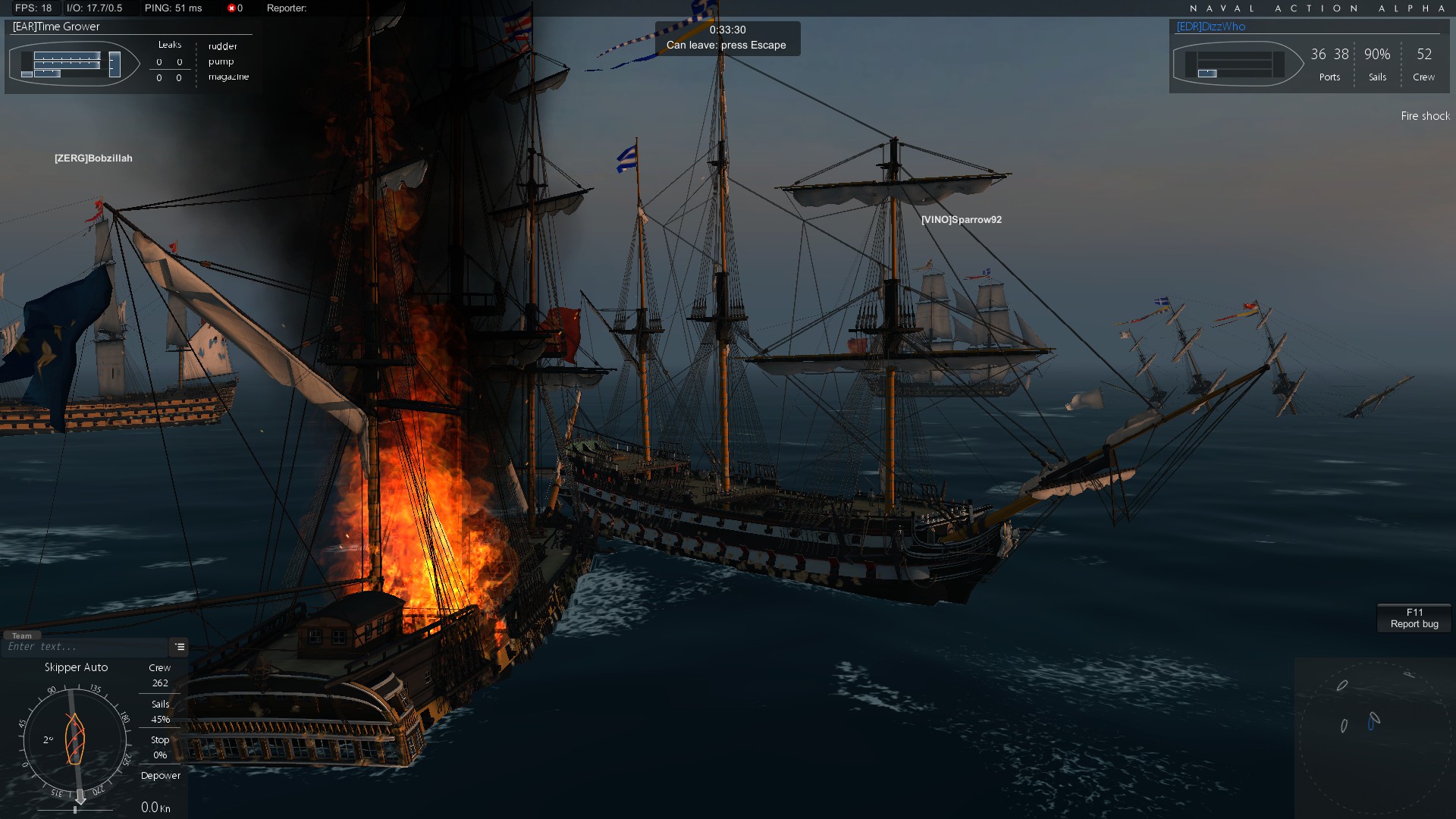Expand the Leaks details panel
The width and height of the screenshot is (1456, 819).
pos(168,45)
